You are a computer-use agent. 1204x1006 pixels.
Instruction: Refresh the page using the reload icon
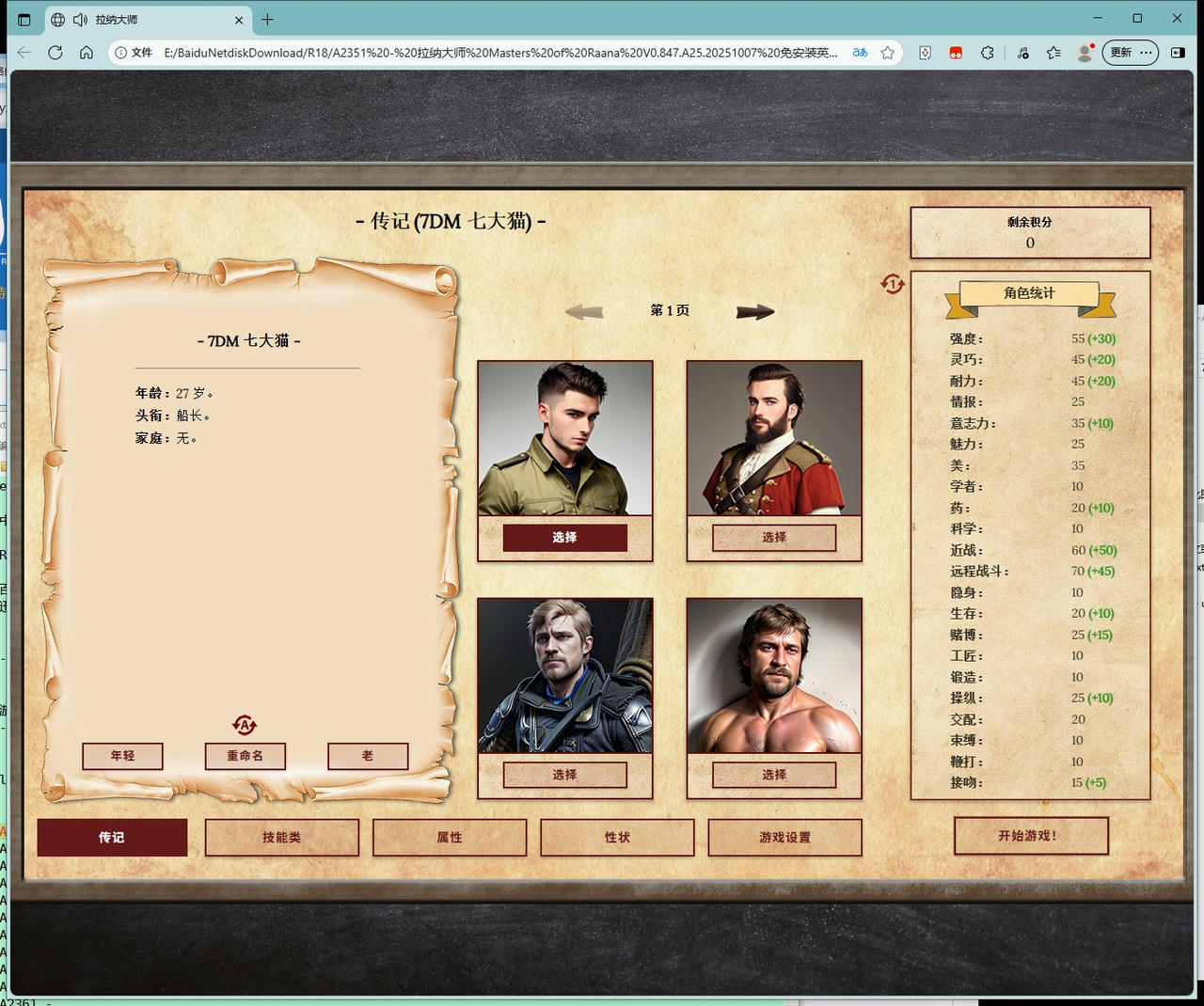(x=55, y=53)
